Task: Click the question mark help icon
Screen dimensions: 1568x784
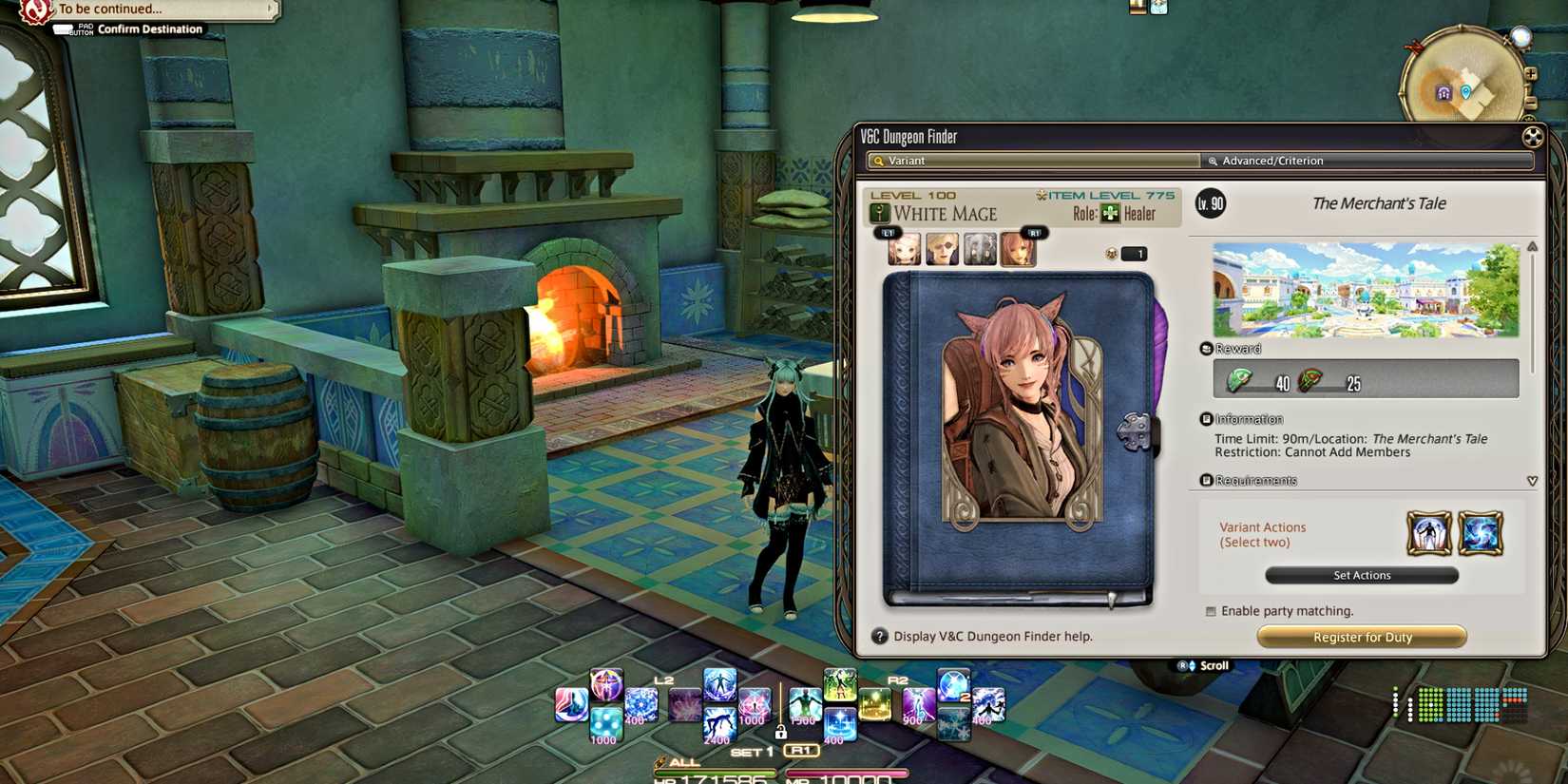Action: 878,636
